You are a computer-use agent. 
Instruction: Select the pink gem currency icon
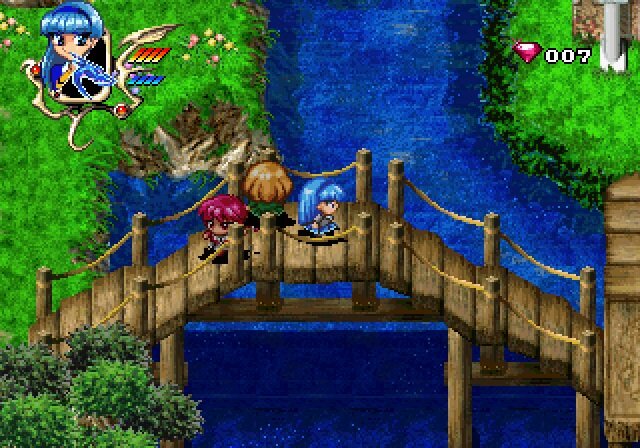[x=527, y=54]
